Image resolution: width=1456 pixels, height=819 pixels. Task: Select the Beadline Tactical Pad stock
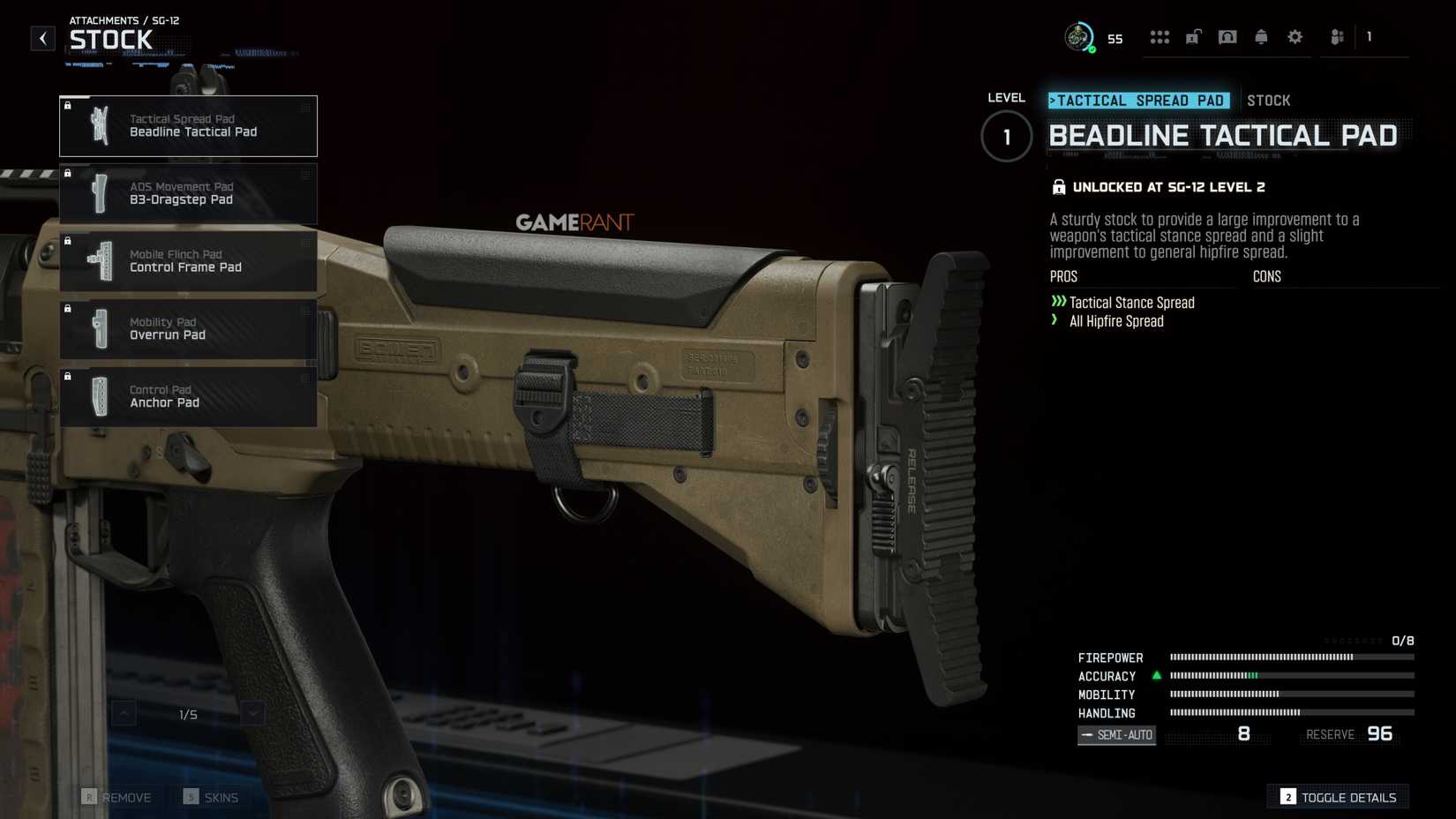188,125
